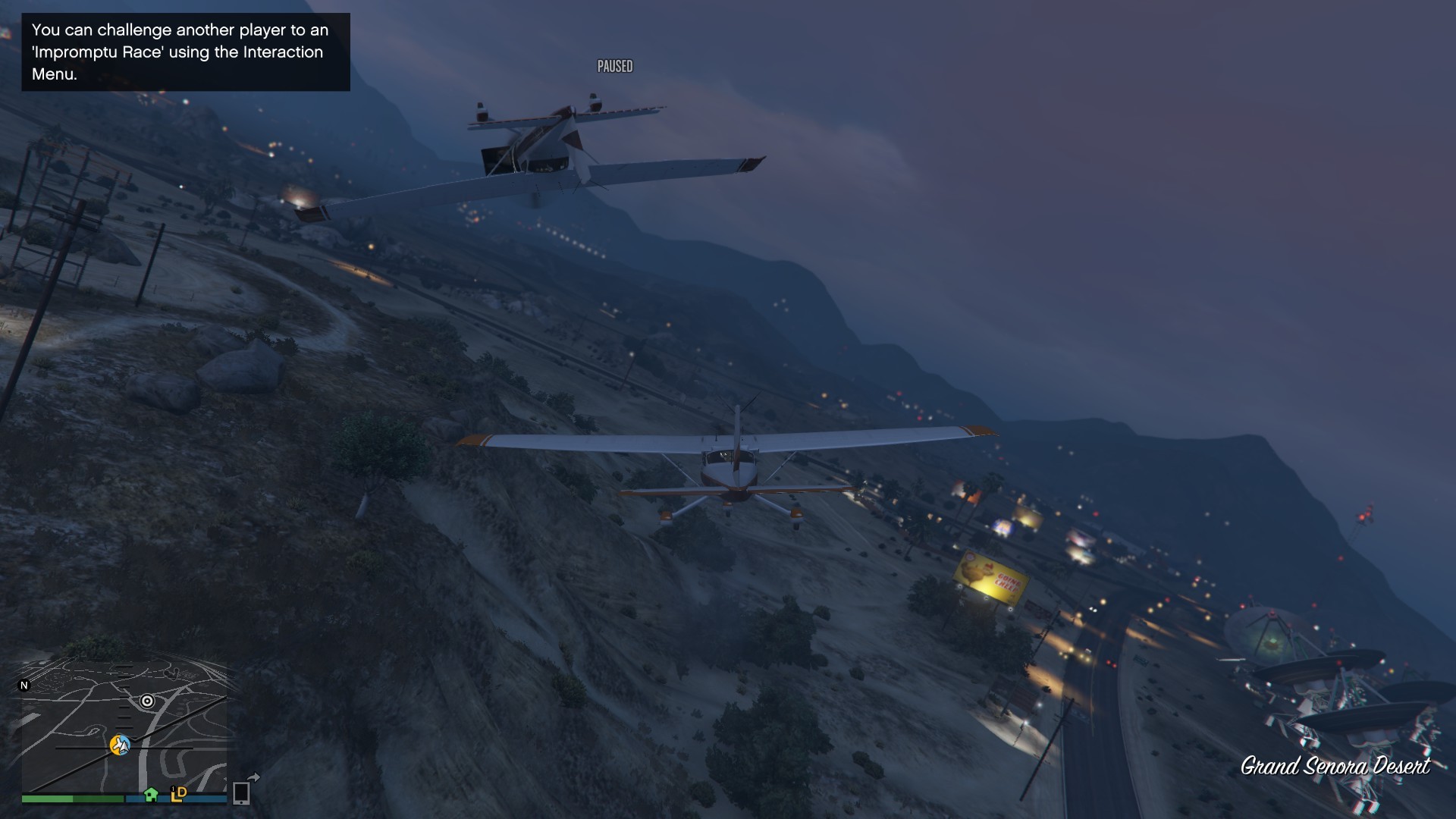
Task: Open the minimap radar
Action: coord(124,728)
